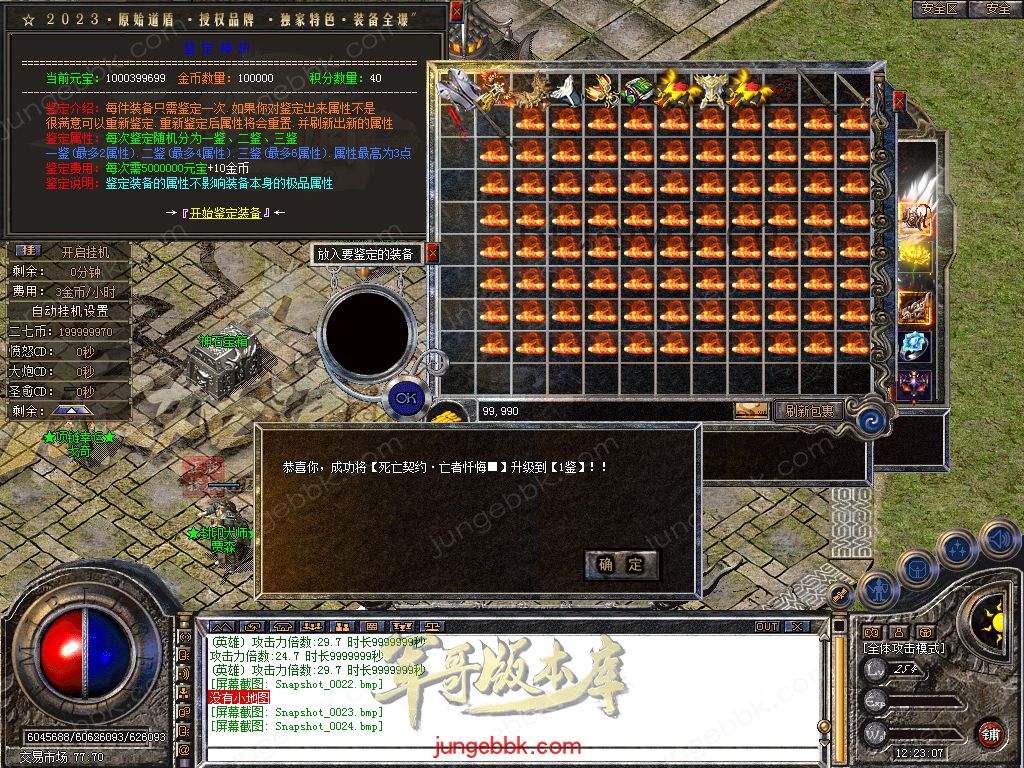Click the OUT button on chat bar
1024x768 pixels.
(x=767, y=626)
